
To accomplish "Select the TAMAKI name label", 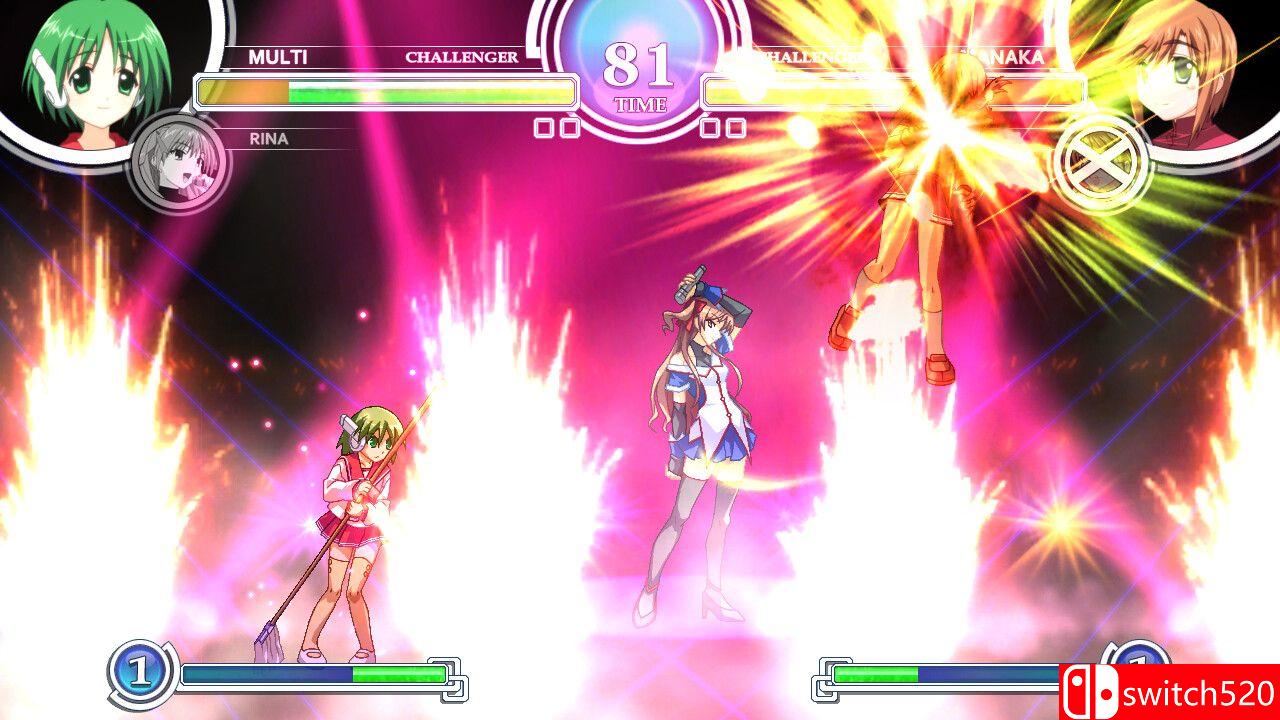I will click(1004, 58).
